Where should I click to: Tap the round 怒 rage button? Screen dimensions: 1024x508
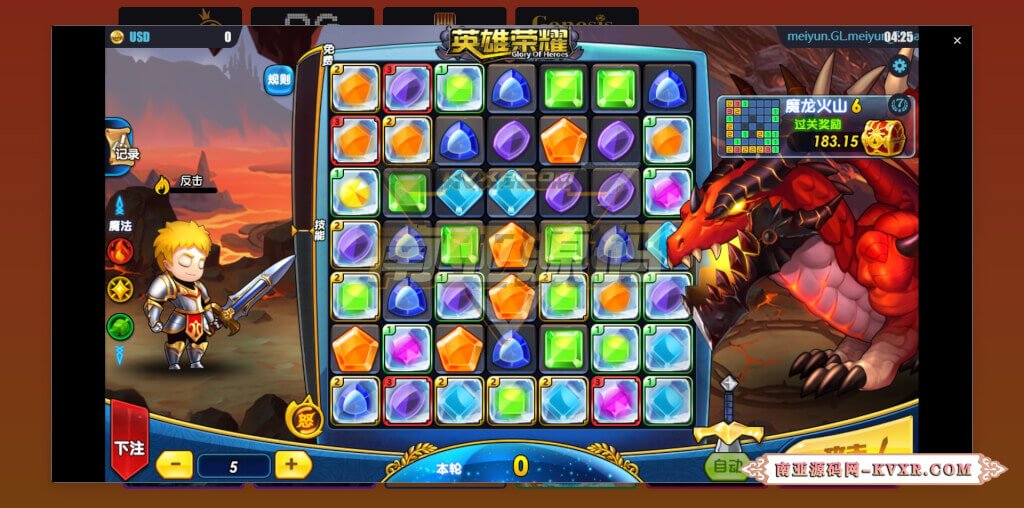pos(304,419)
